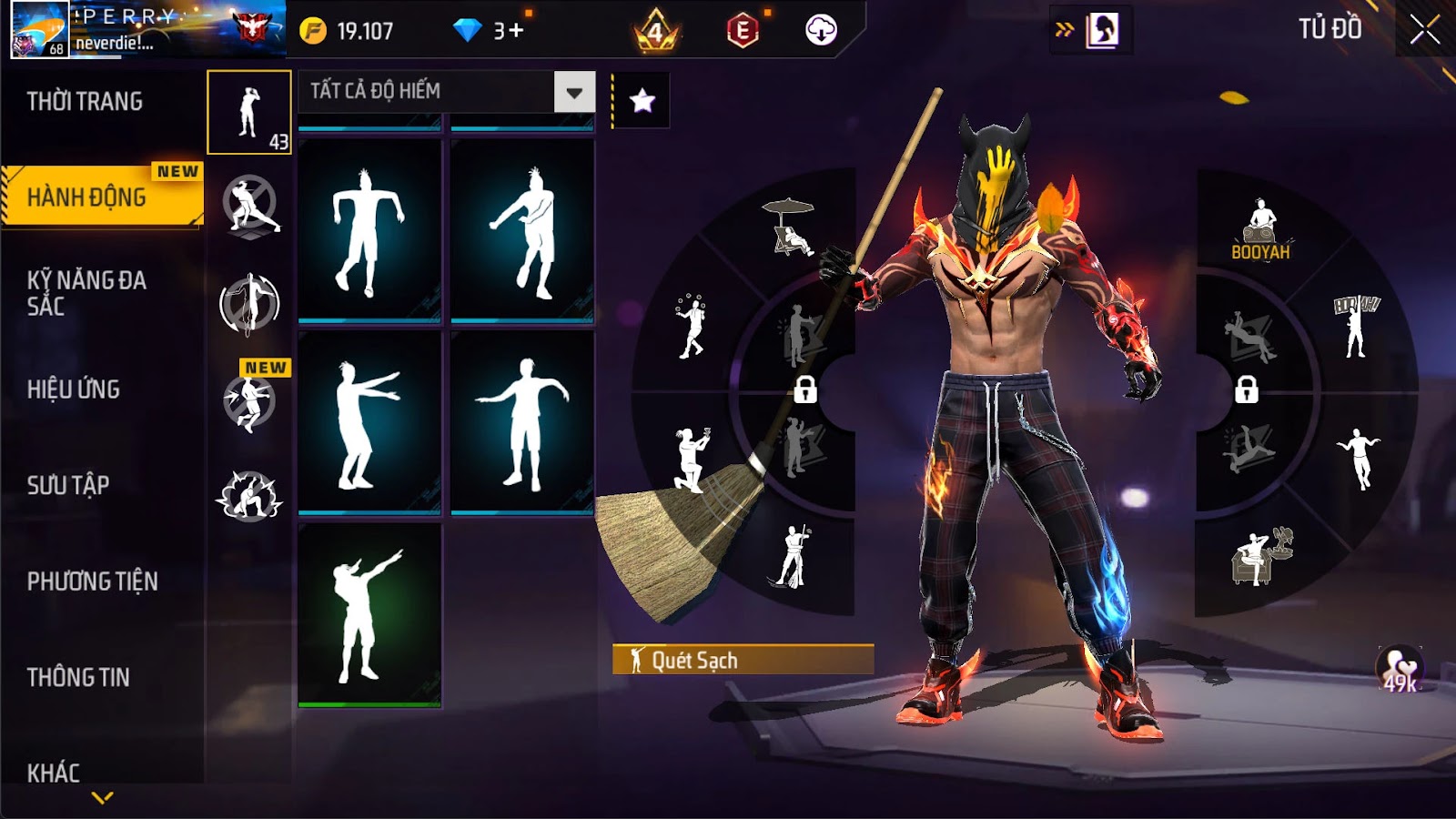Select the Hành Động tab
Image resolution: width=1456 pixels, height=819 pixels.
(87, 197)
